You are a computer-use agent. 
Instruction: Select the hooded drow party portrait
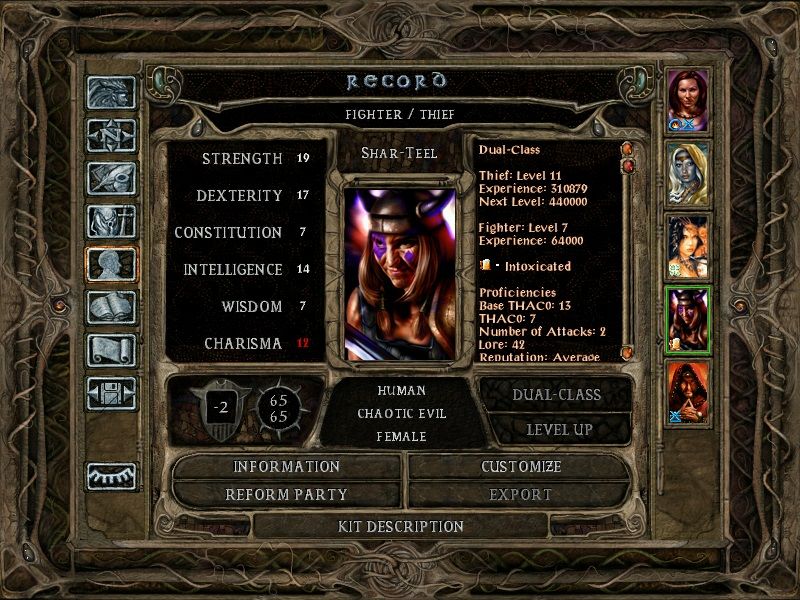688,173
